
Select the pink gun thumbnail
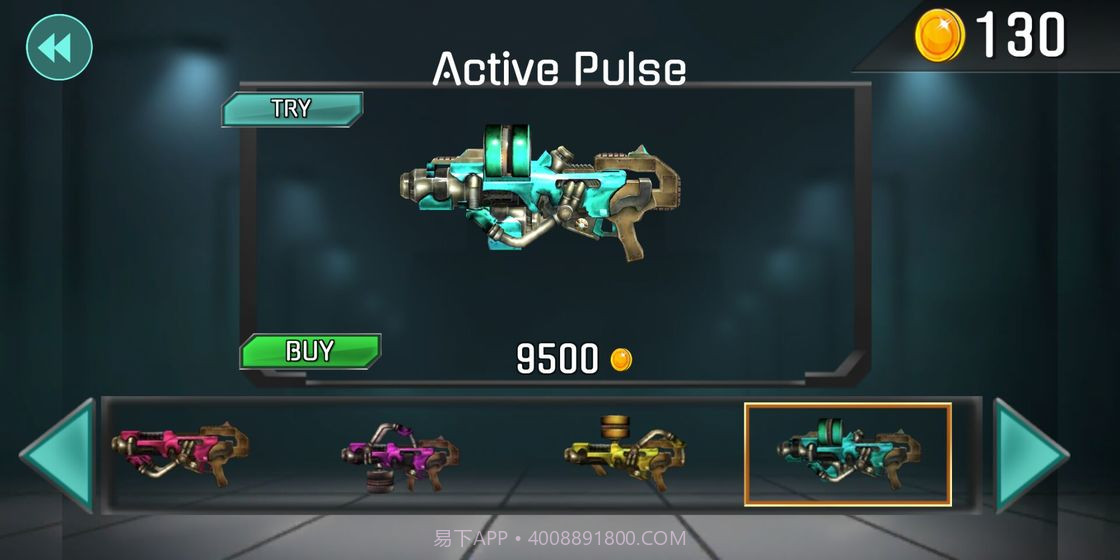180,454
